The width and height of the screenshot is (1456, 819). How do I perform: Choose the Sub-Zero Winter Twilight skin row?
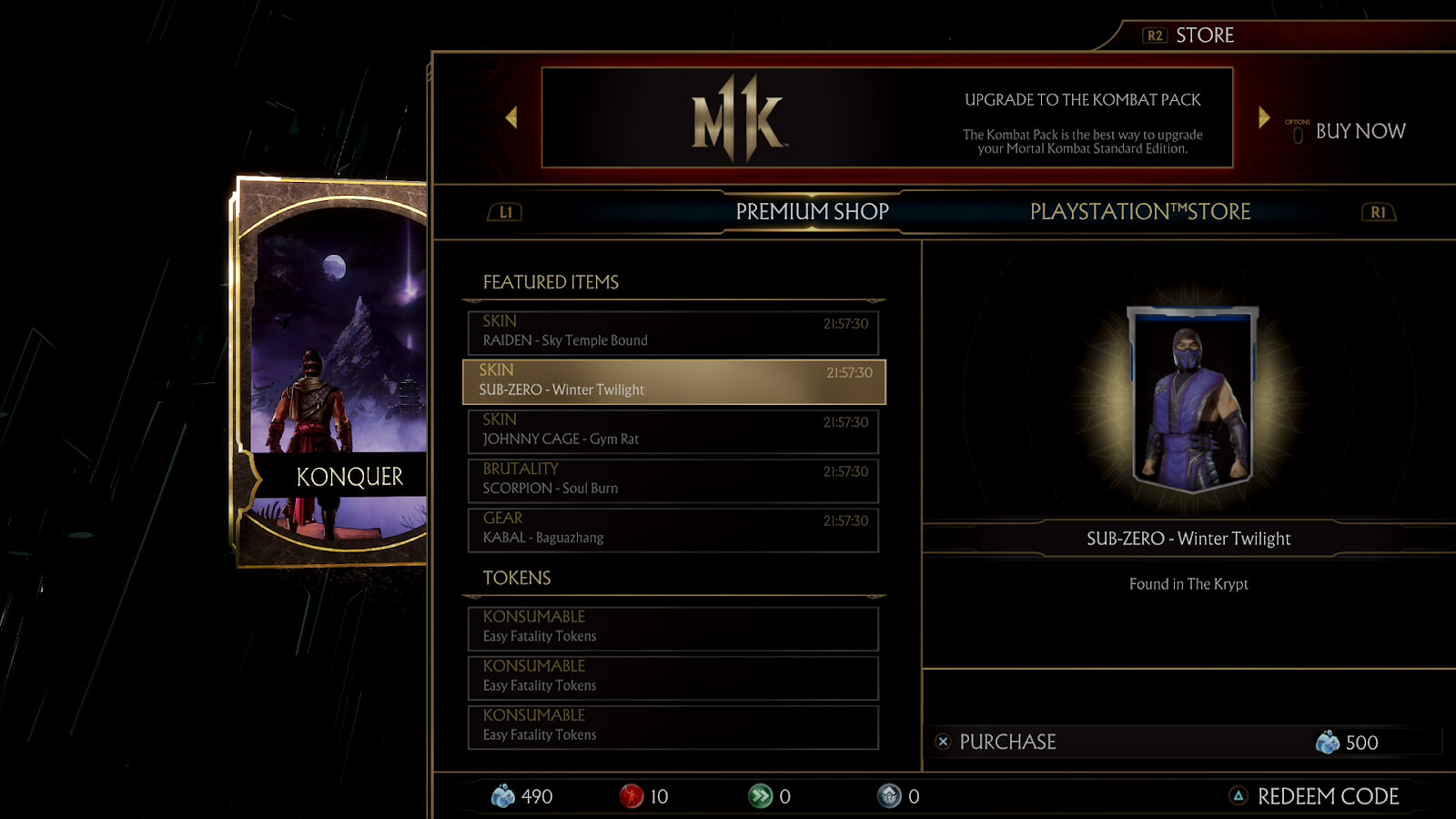(672, 381)
